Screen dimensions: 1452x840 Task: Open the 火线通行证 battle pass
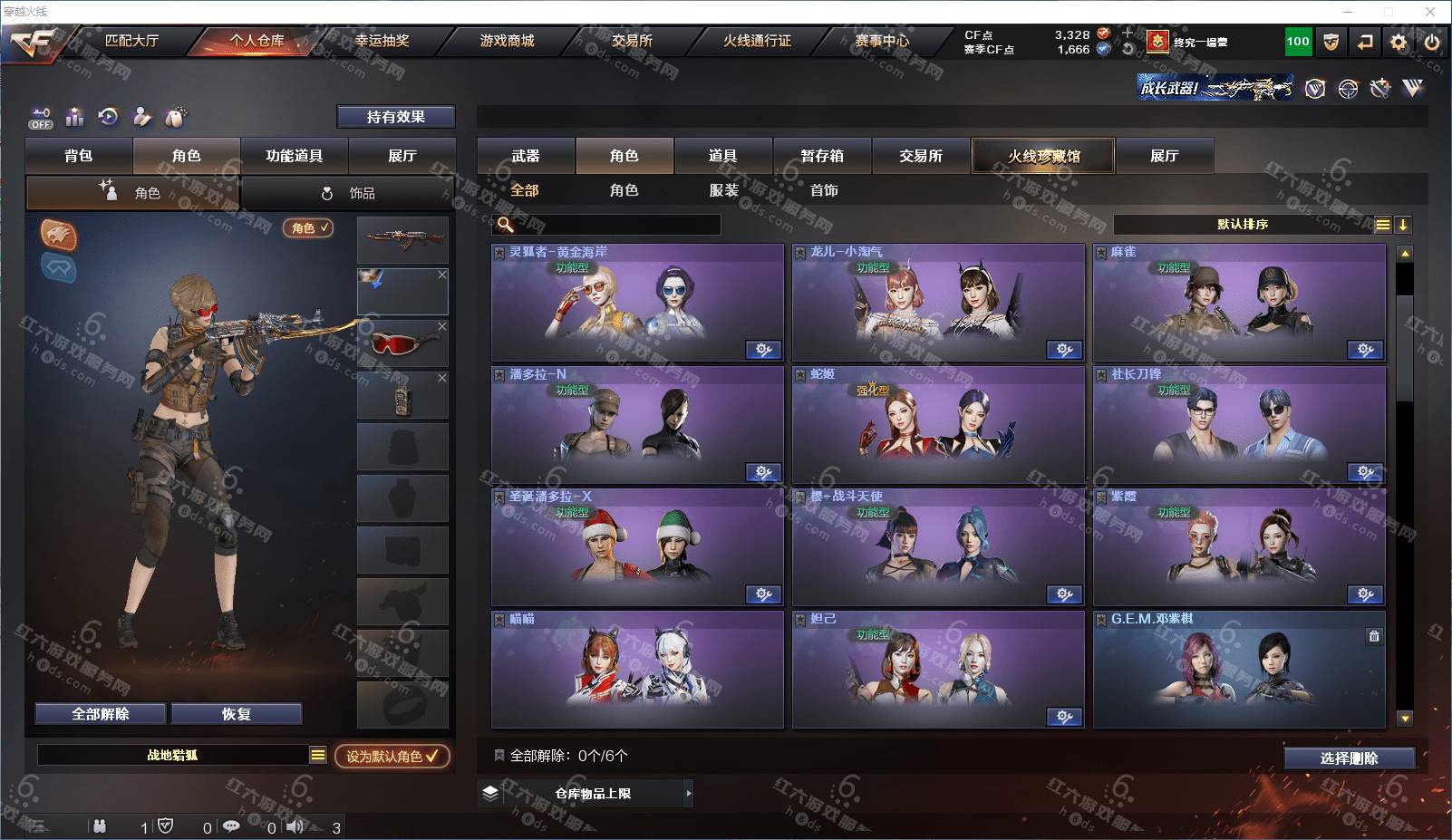757,41
